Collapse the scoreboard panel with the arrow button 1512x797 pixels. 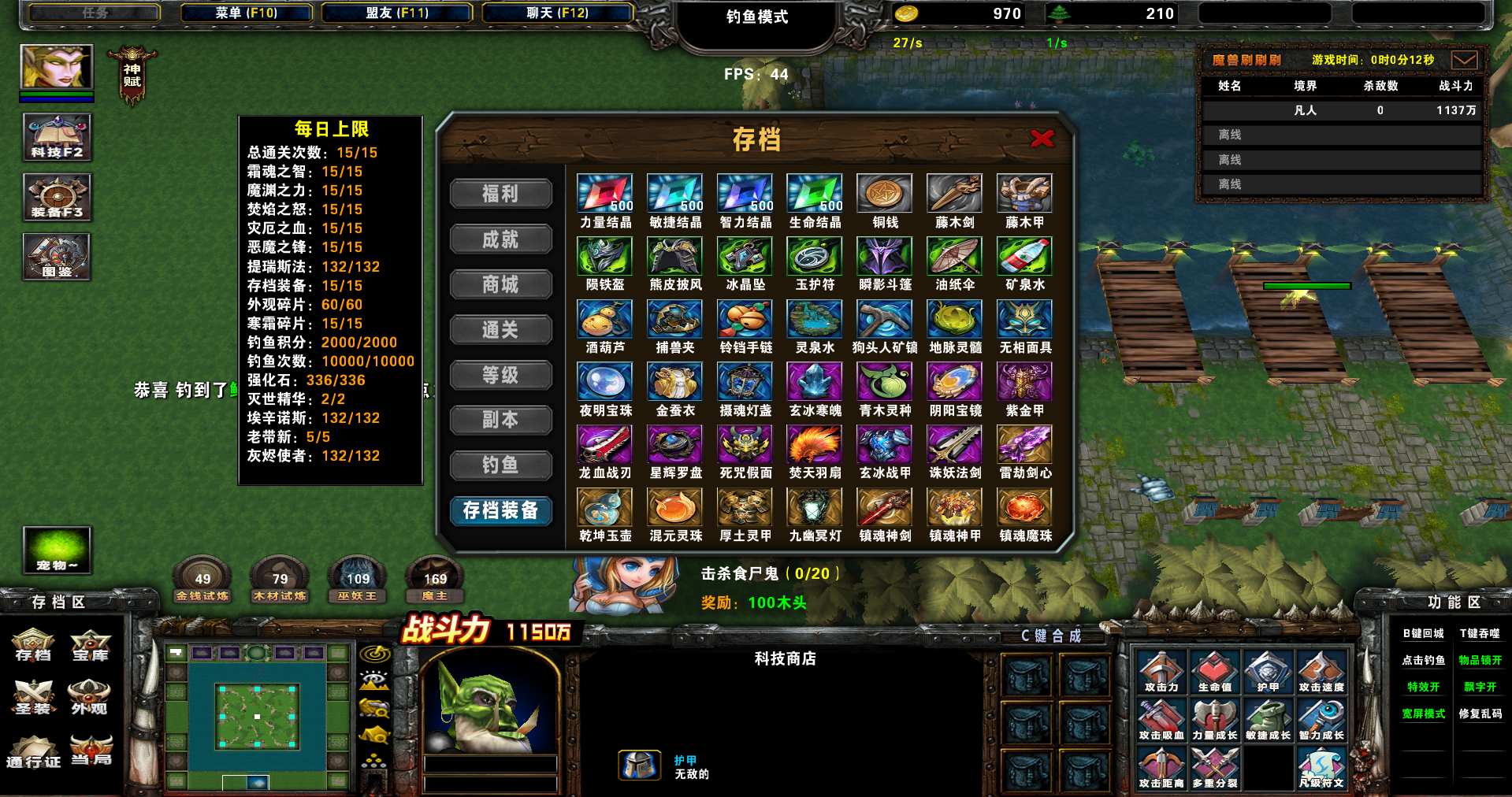coord(1464,60)
